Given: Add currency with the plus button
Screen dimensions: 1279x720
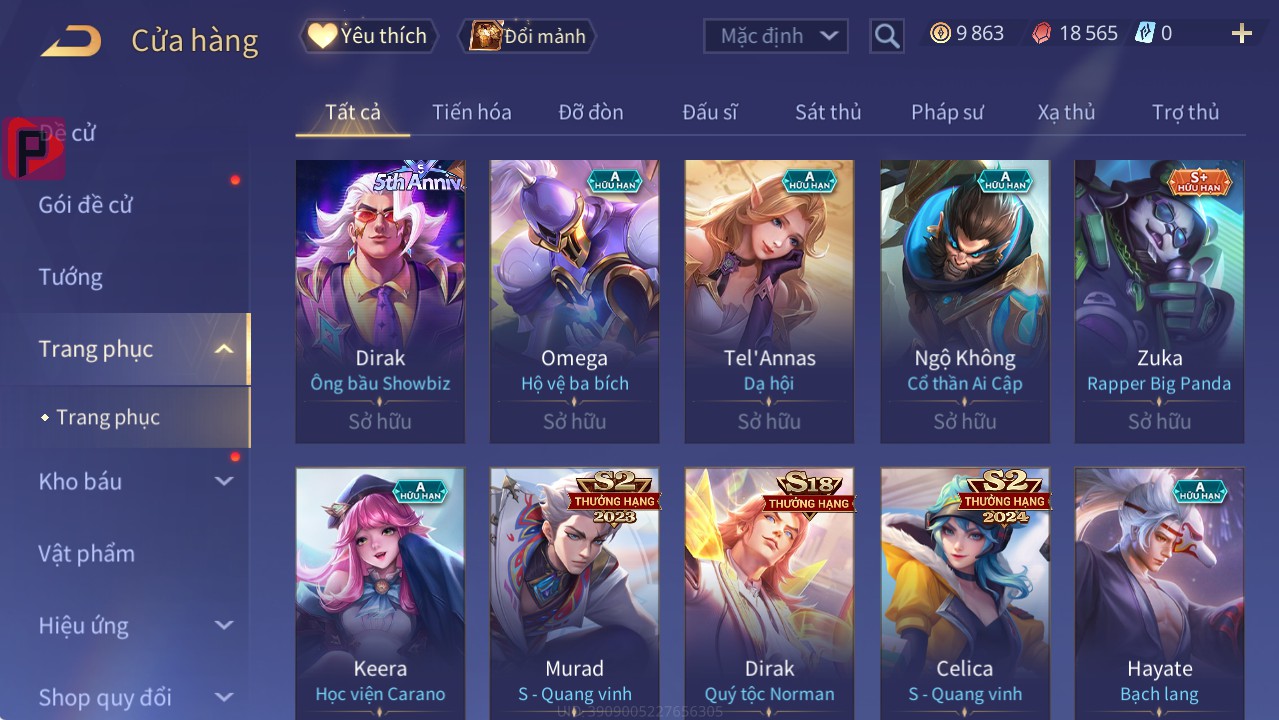Looking at the screenshot, I should tap(1242, 35).
